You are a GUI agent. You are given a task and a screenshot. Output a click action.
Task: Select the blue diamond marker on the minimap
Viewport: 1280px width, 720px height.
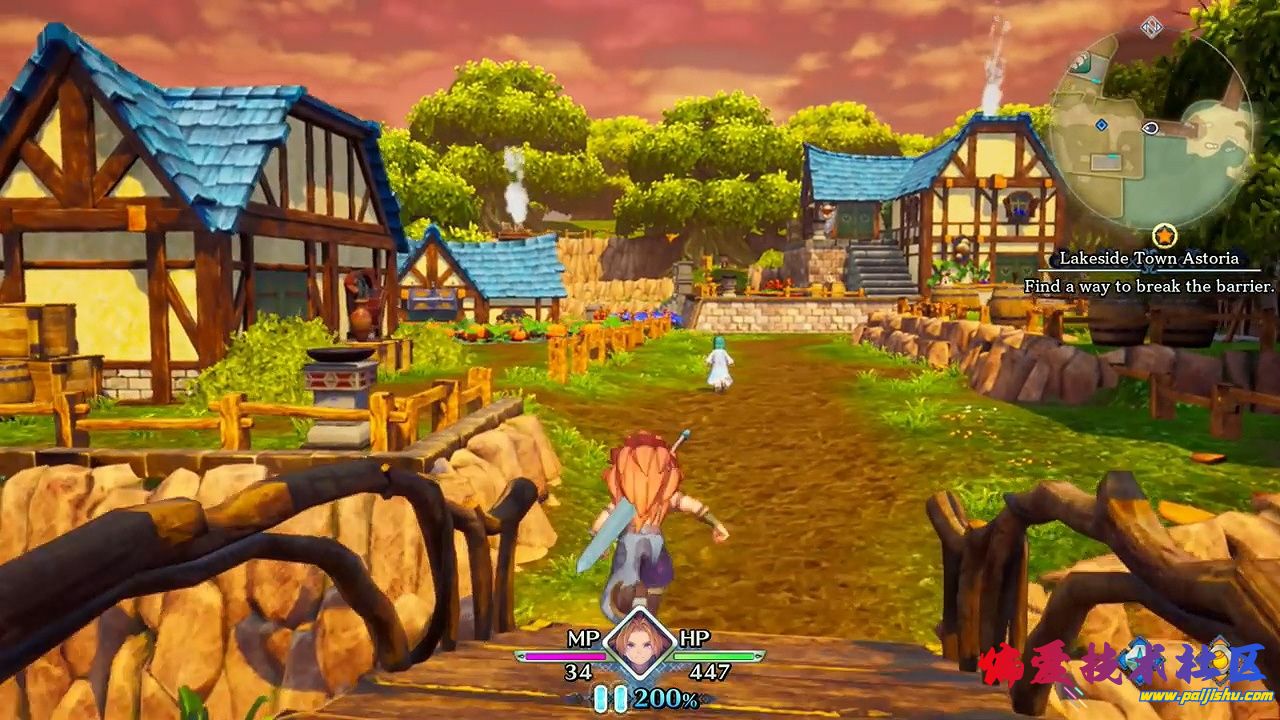coord(1101,125)
